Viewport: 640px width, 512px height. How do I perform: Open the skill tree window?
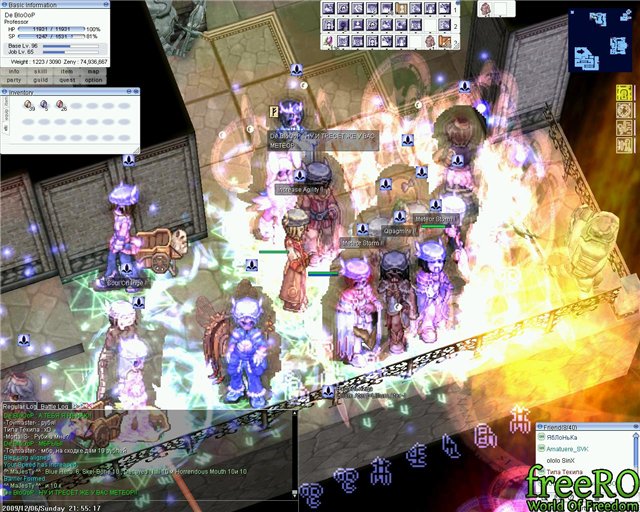click(41, 71)
